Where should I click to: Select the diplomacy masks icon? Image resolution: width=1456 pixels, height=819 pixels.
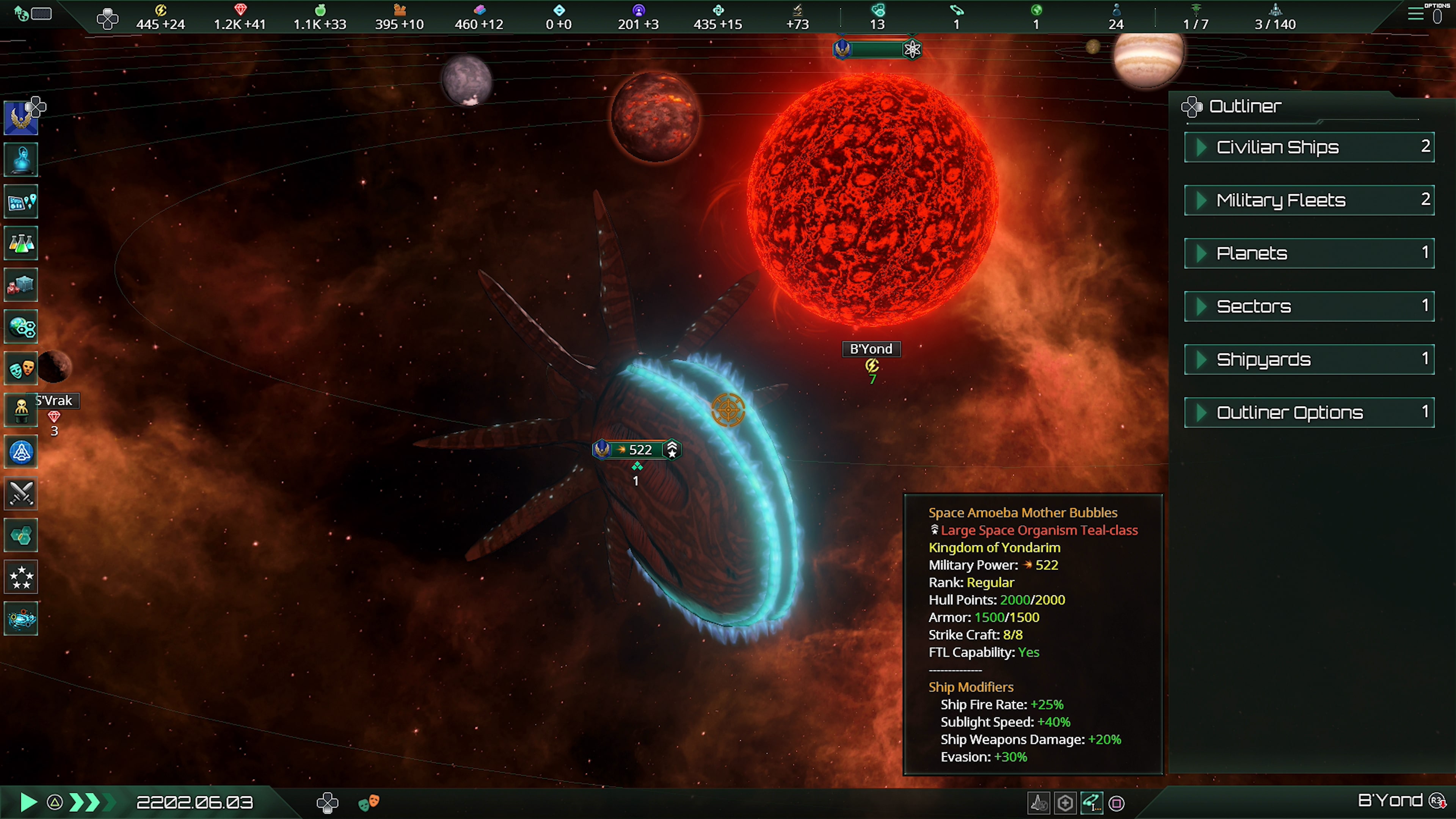(21, 368)
